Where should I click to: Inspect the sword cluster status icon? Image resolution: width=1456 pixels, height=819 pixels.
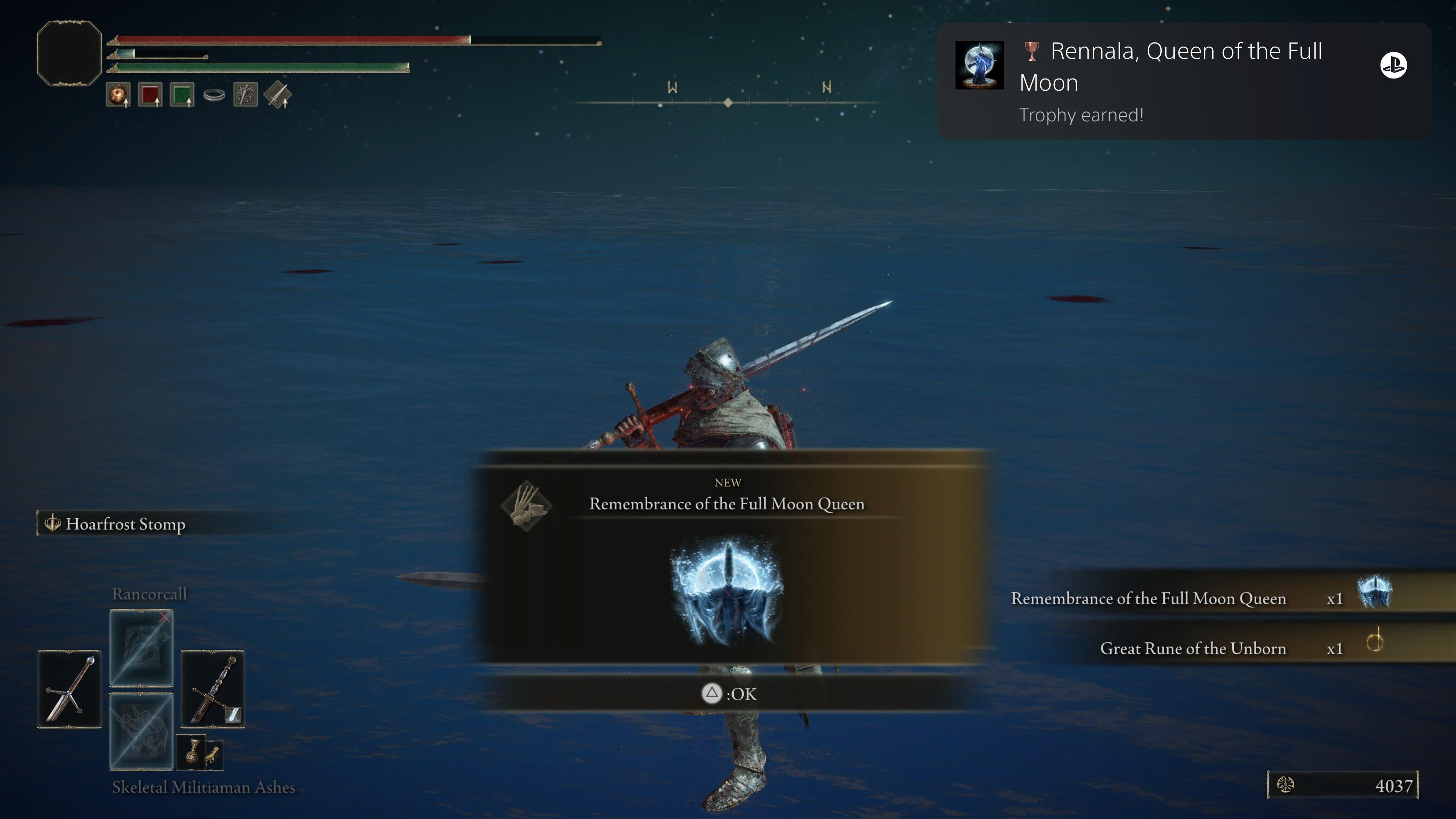tap(246, 95)
